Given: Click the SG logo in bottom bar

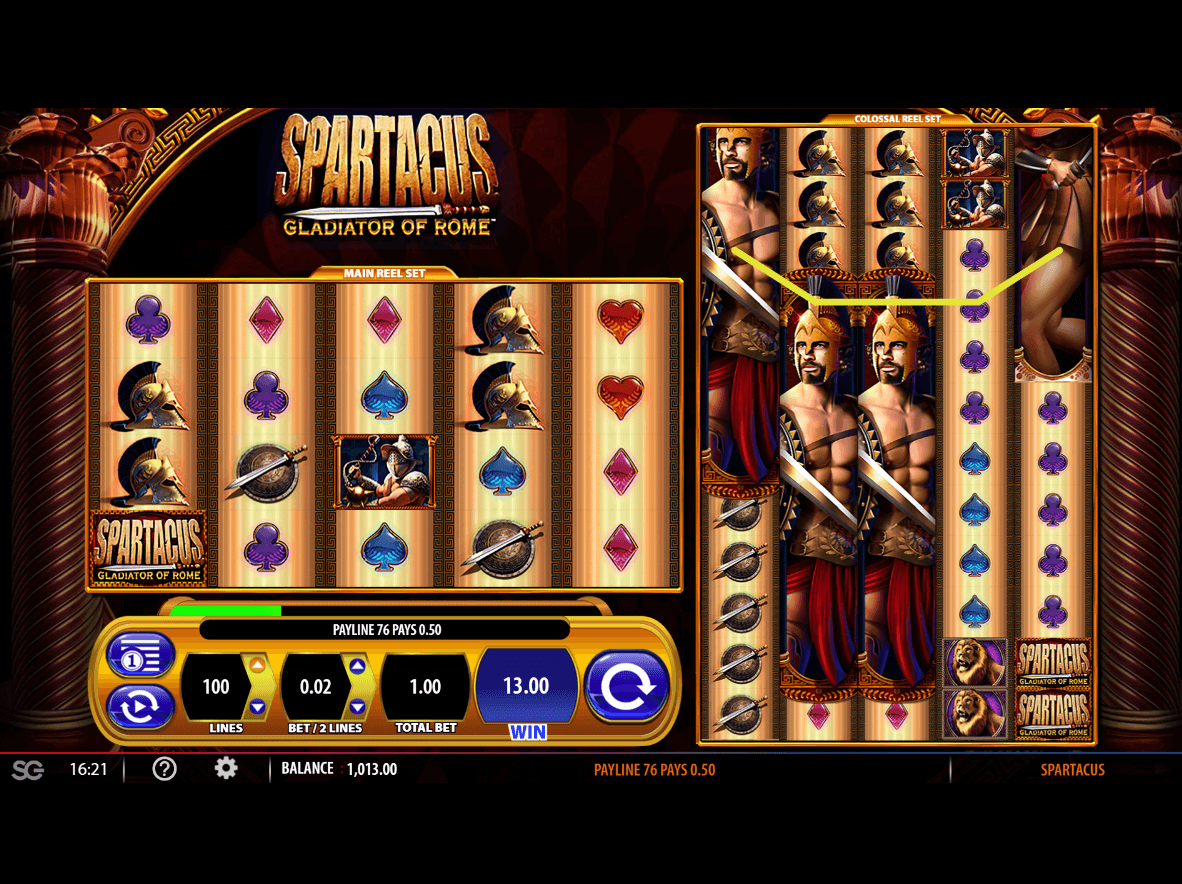Looking at the screenshot, I should pos(28,770).
